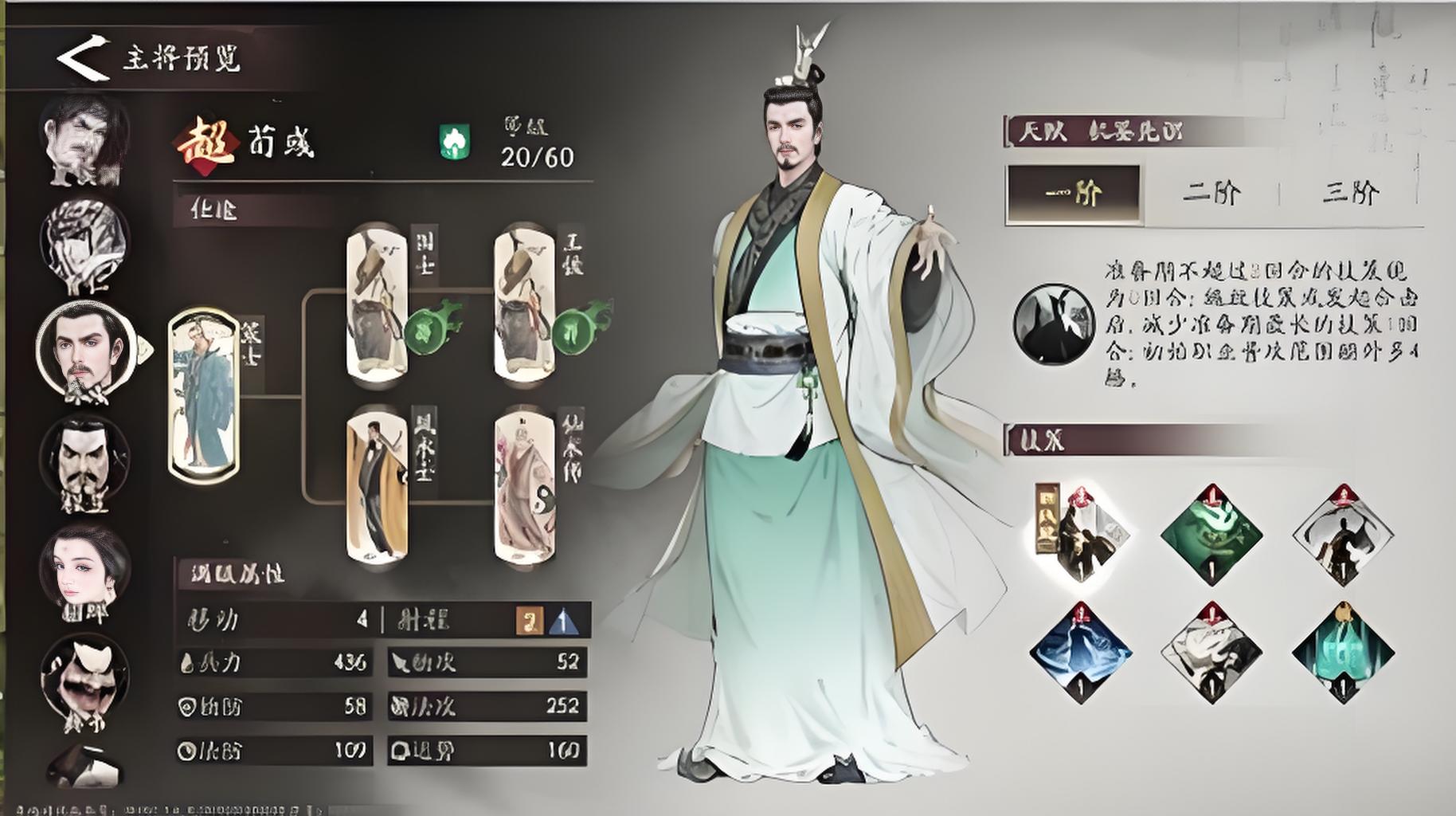View the dark blue robed figure skill
The width and height of the screenshot is (1456, 816).
coord(1080,653)
